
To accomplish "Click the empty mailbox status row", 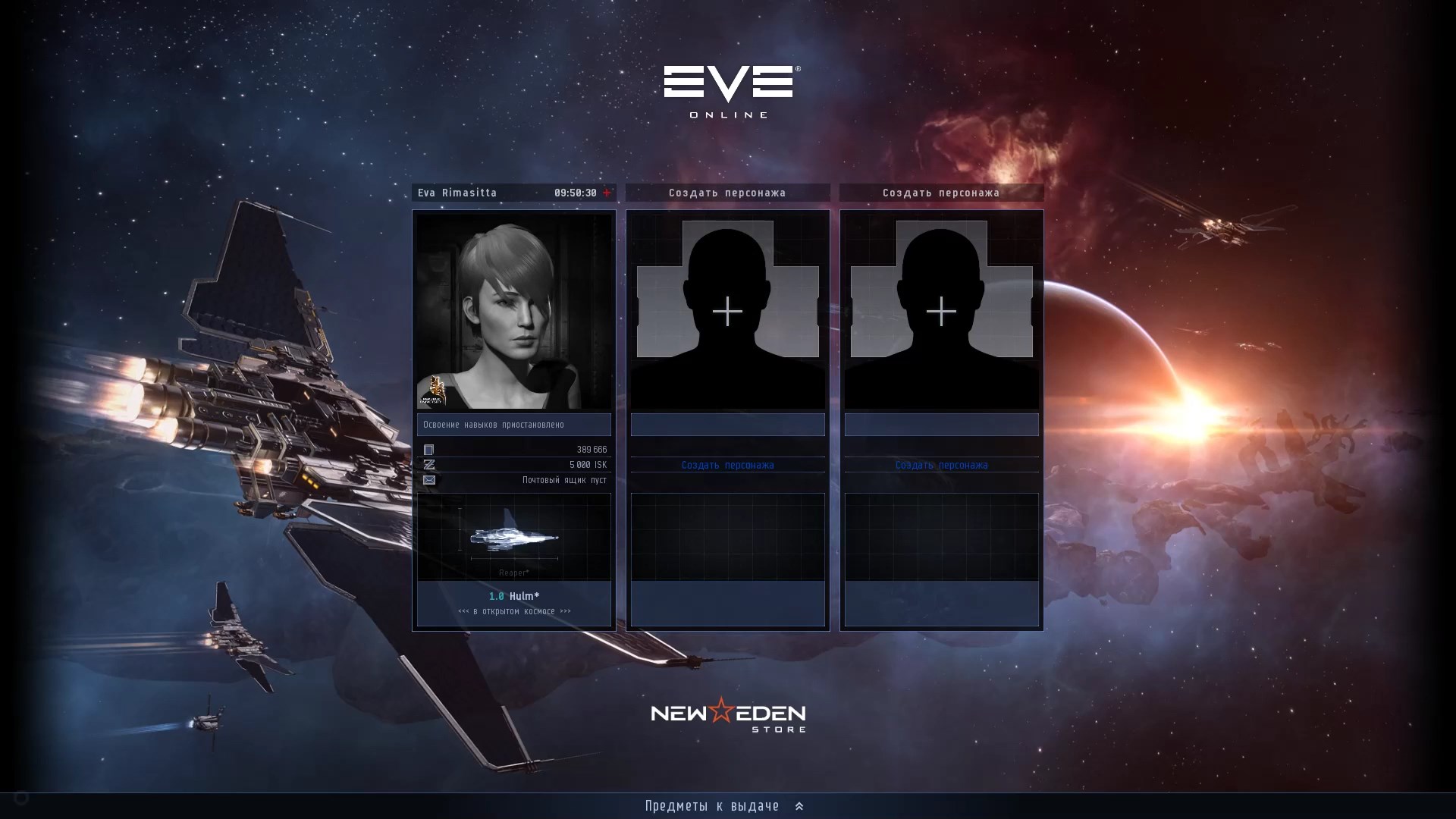I will pos(561,480).
